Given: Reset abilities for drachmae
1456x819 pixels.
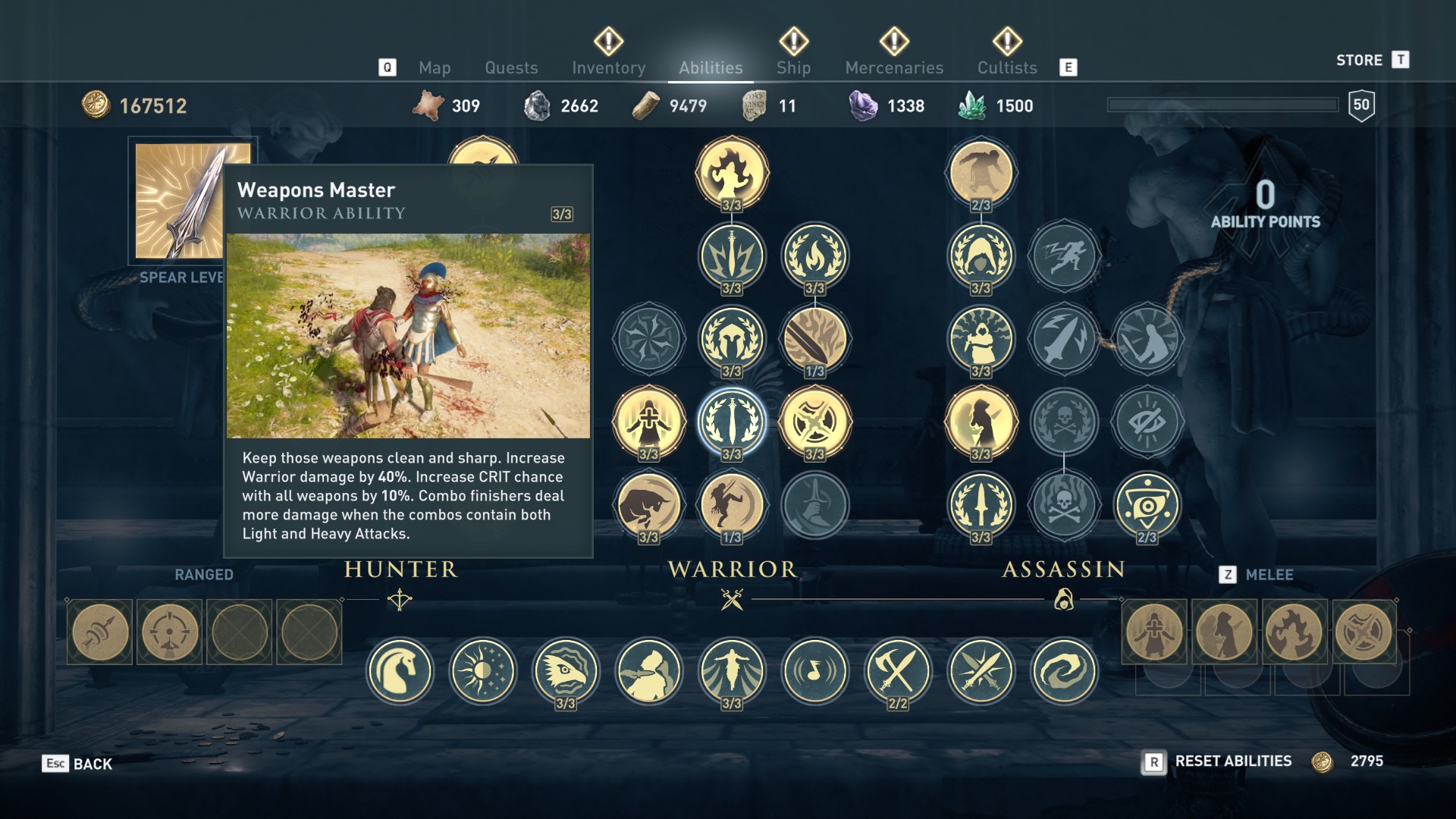Looking at the screenshot, I should [x=1232, y=761].
